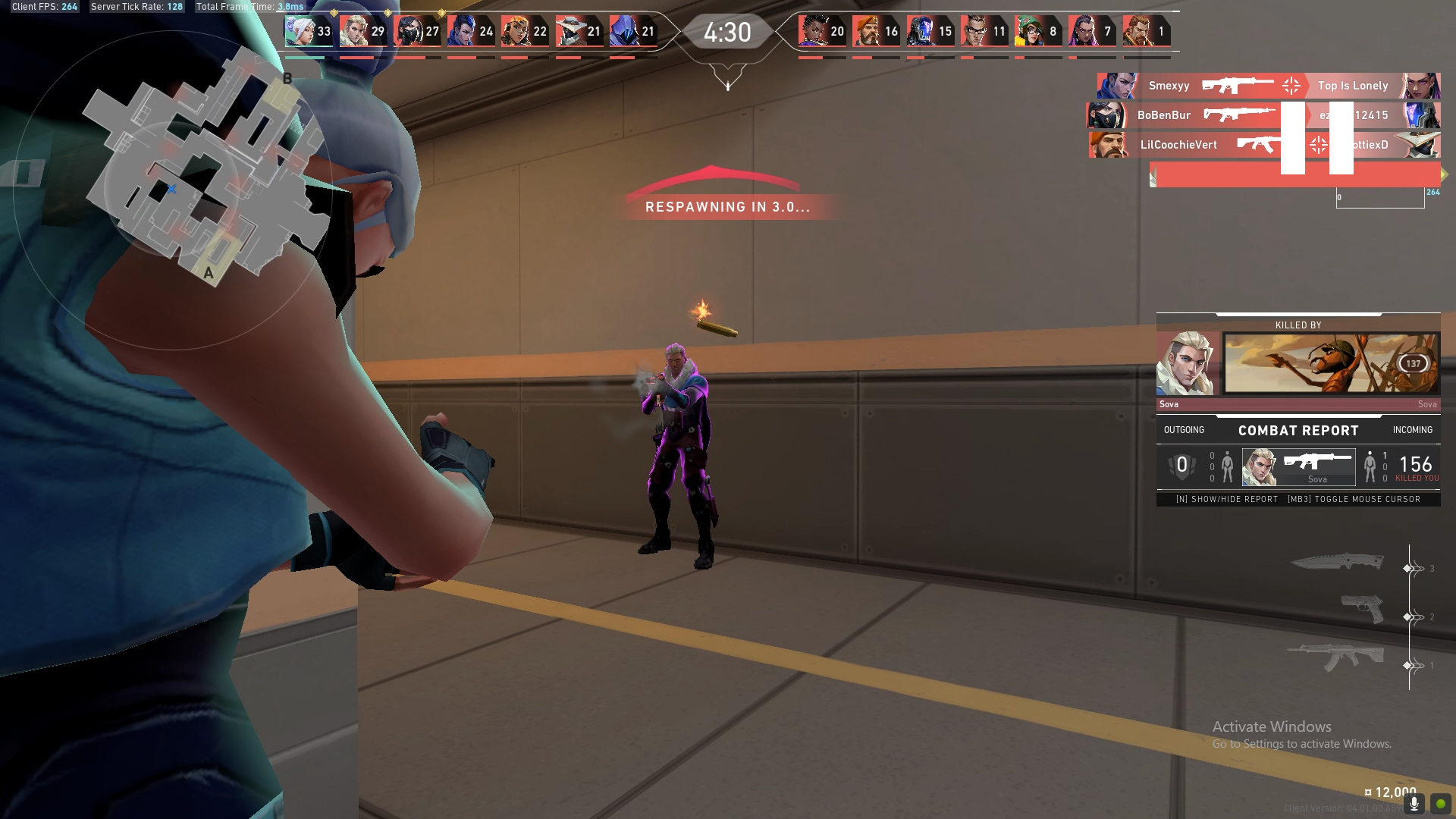
Task: Expand the scoreboard chevron below the timer
Action: pyautogui.click(x=727, y=81)
